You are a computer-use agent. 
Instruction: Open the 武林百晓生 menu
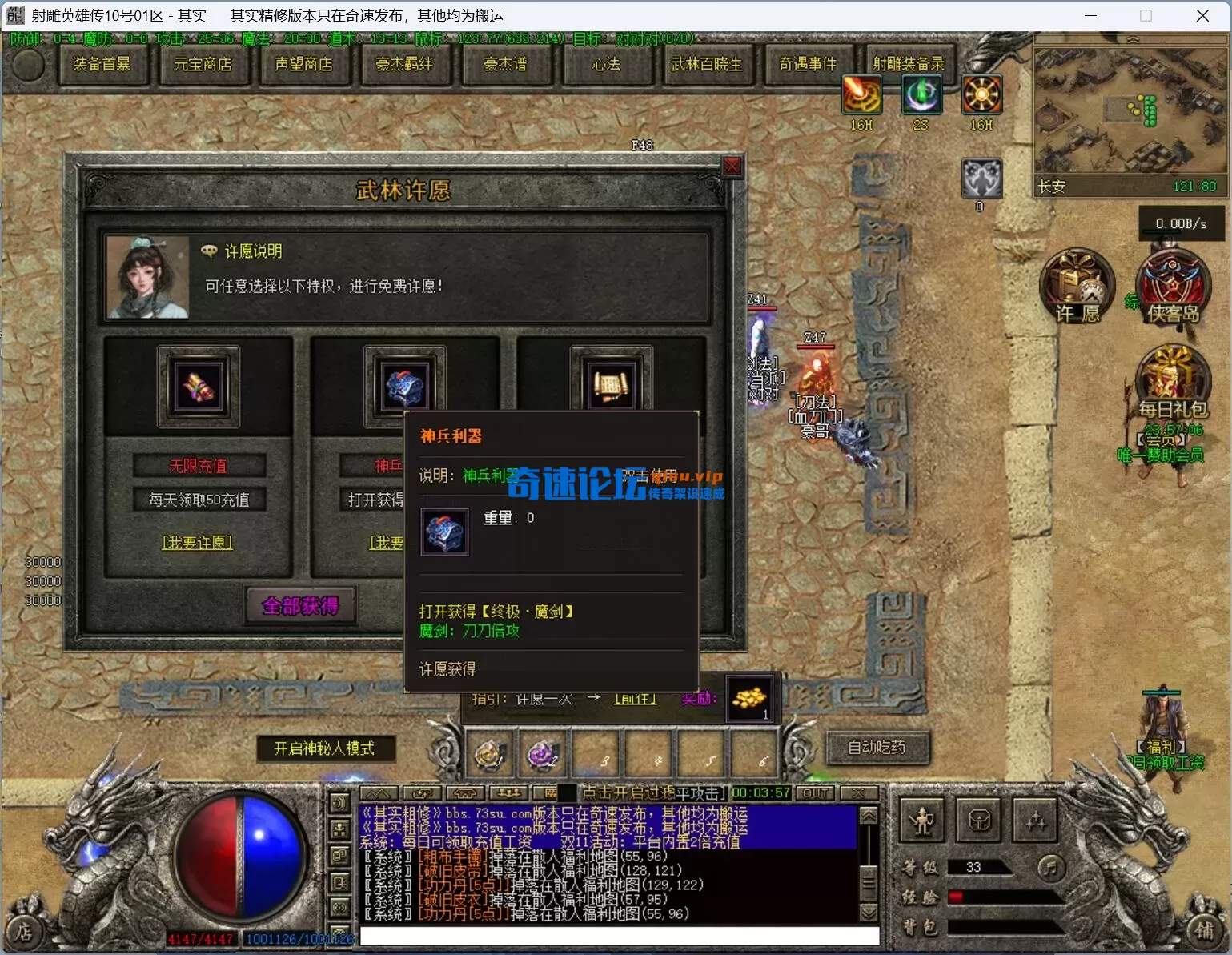pos(707,64)
